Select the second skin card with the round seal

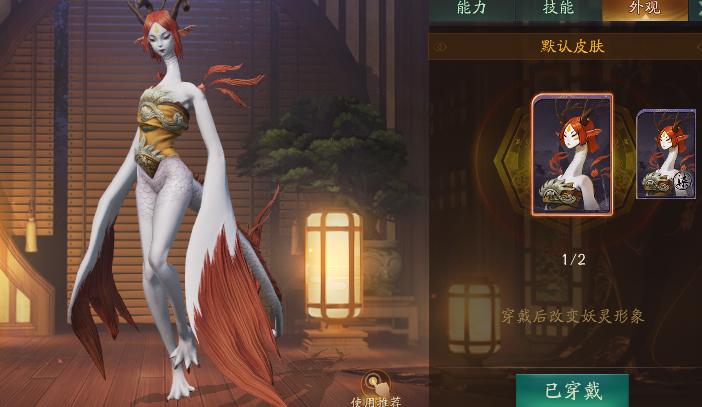click(x=667, y=154)
